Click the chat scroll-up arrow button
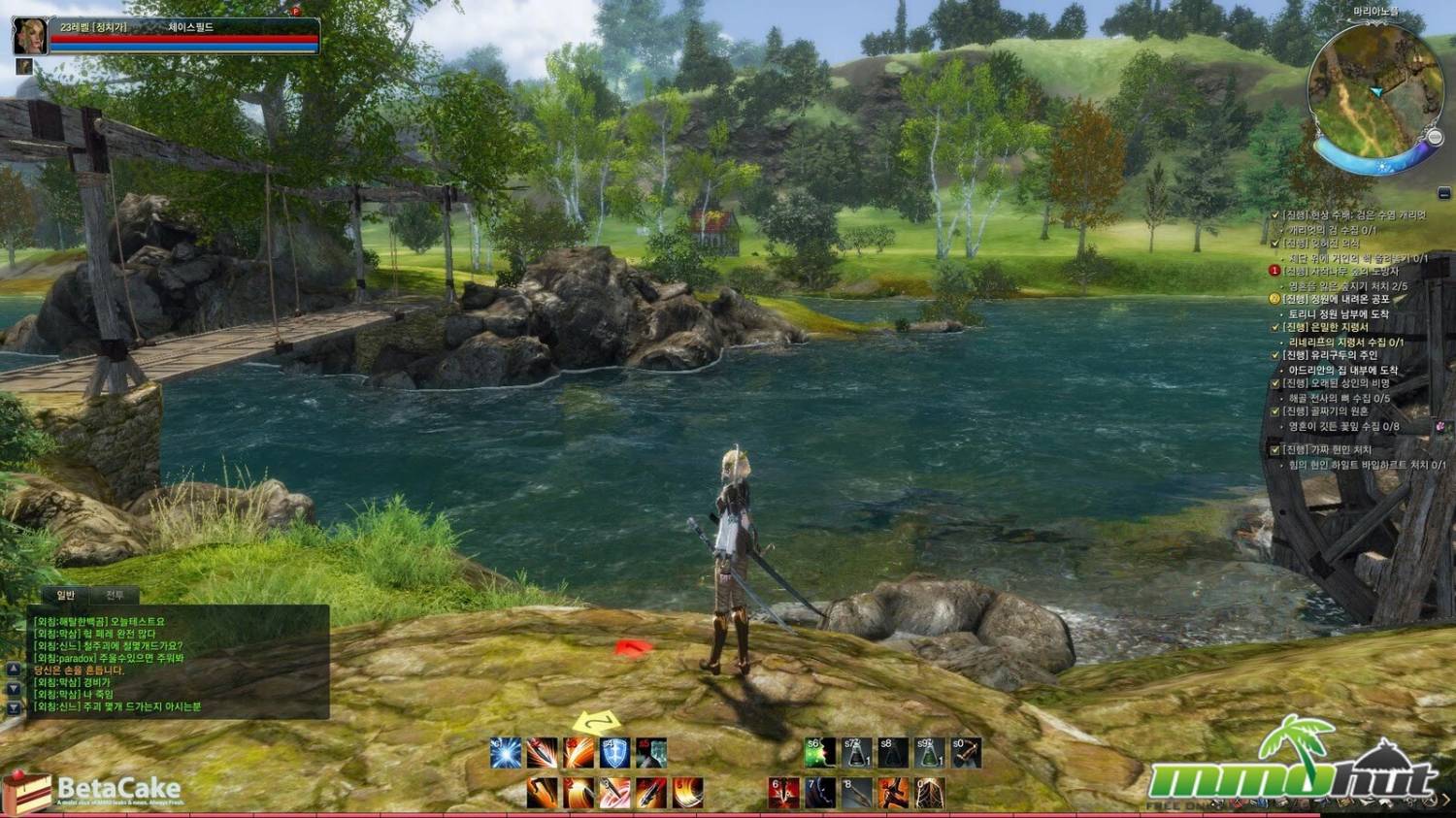1456x818 pixels. click(14, 670)
